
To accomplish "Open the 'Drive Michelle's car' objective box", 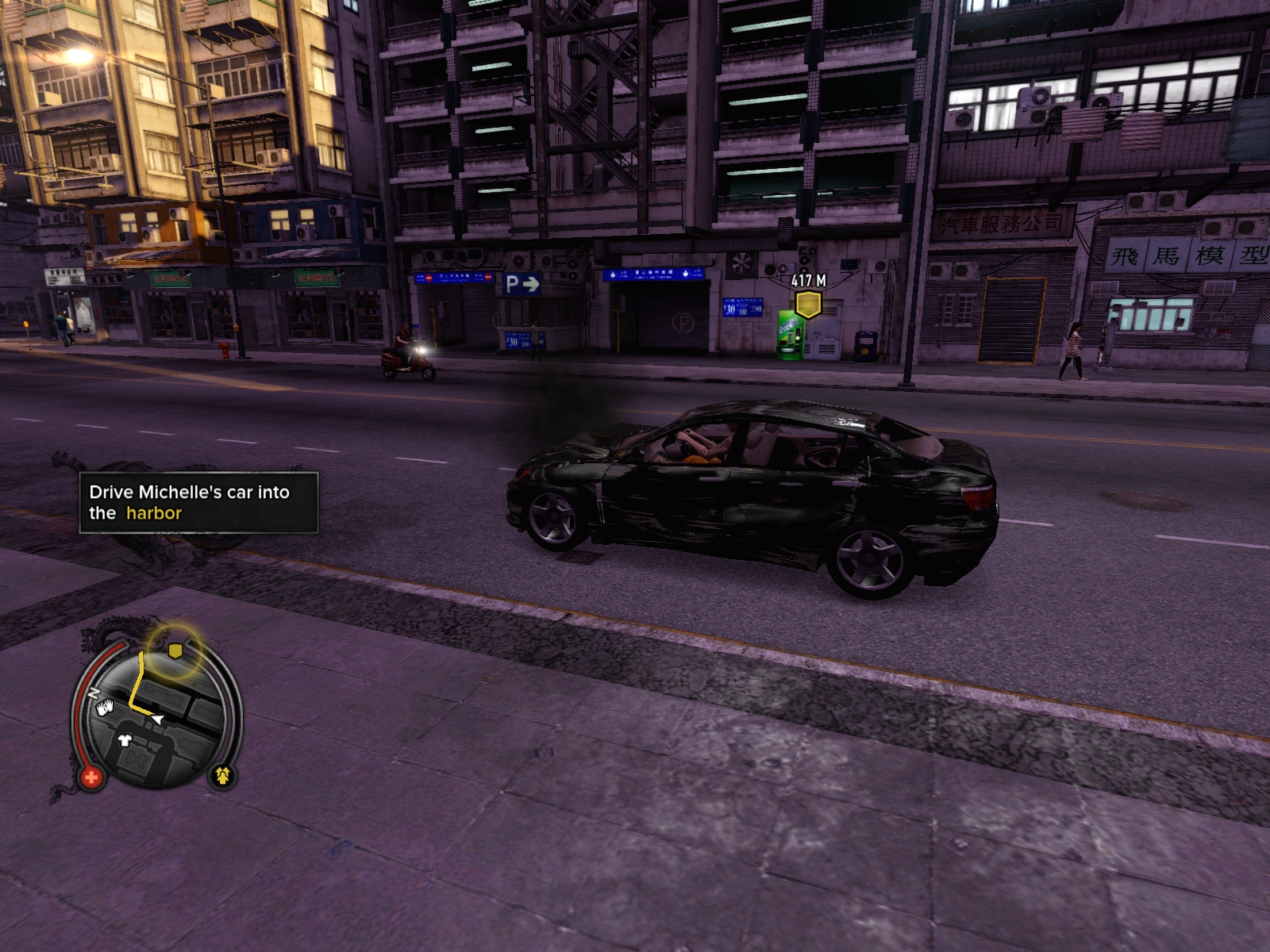I will click(198, 502).
